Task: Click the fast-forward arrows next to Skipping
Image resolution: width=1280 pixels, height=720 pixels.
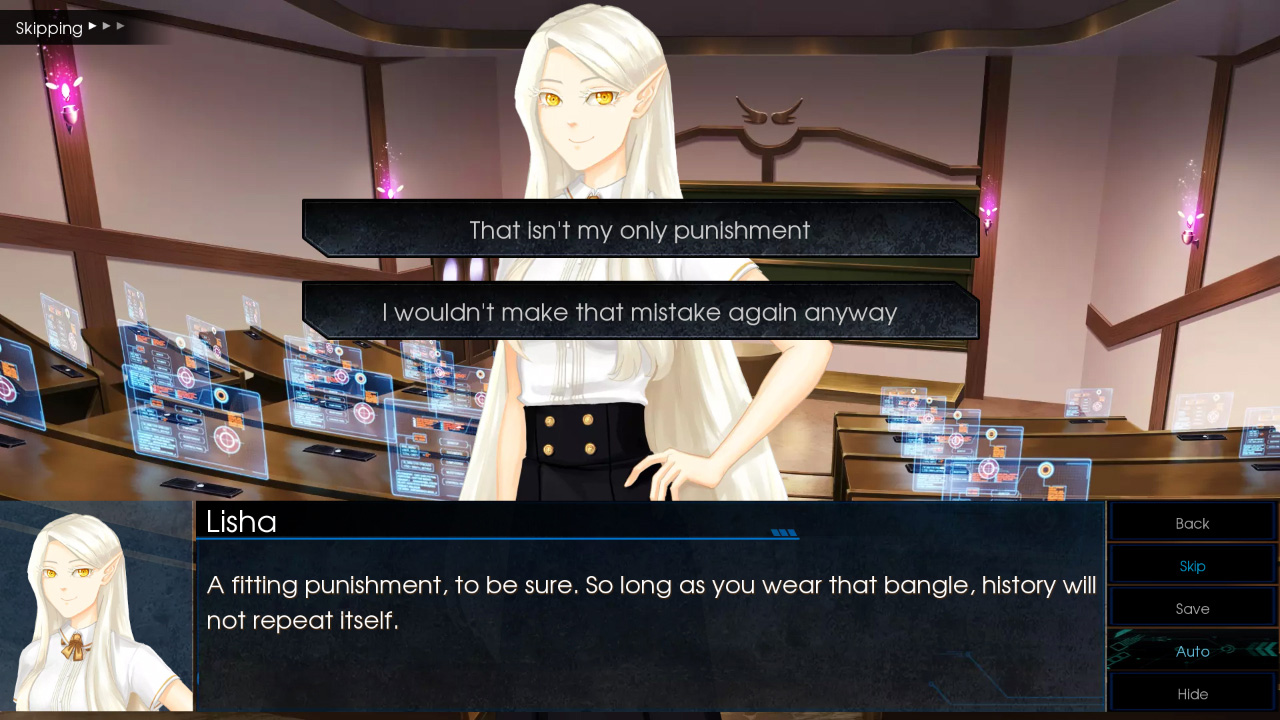Action: tap(104, 27)
